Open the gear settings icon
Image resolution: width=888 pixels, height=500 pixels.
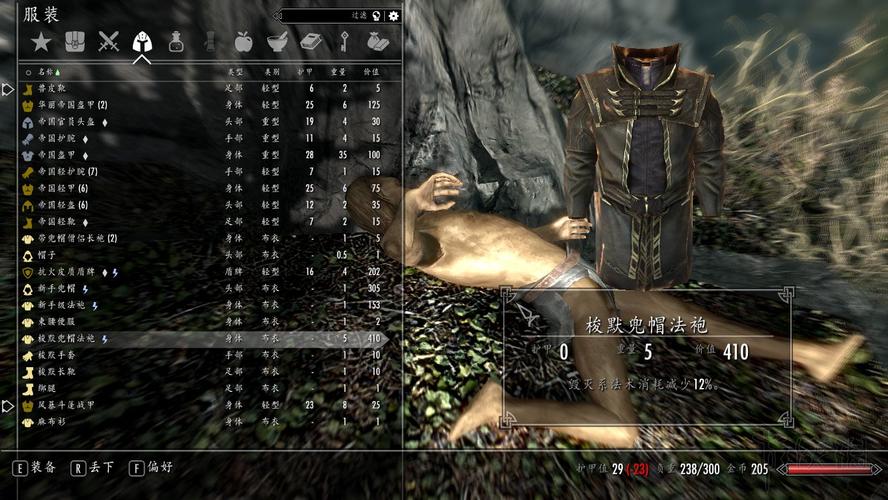(x=394, y=15)
